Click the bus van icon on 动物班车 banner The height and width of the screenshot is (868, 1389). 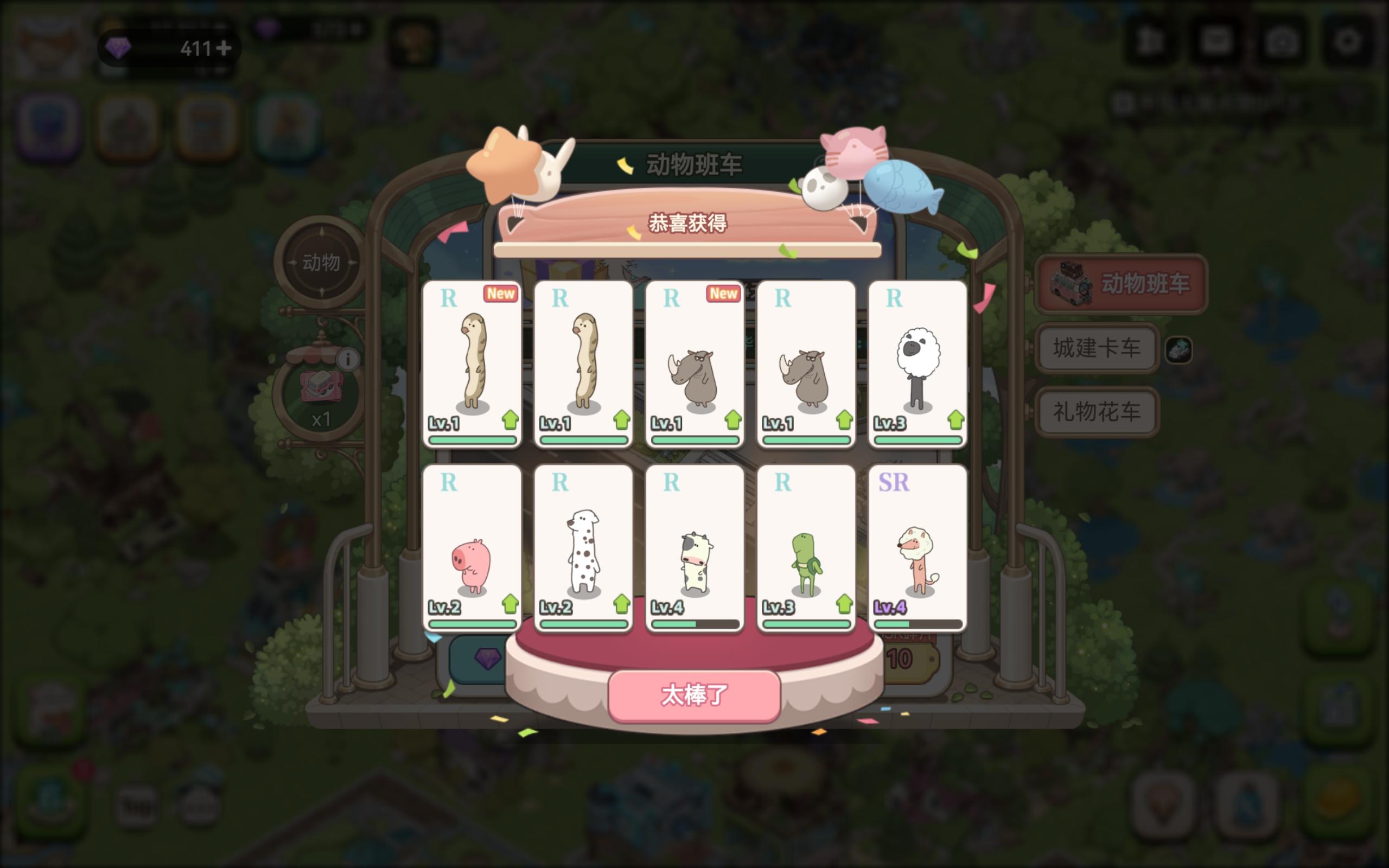(1072, 284)
